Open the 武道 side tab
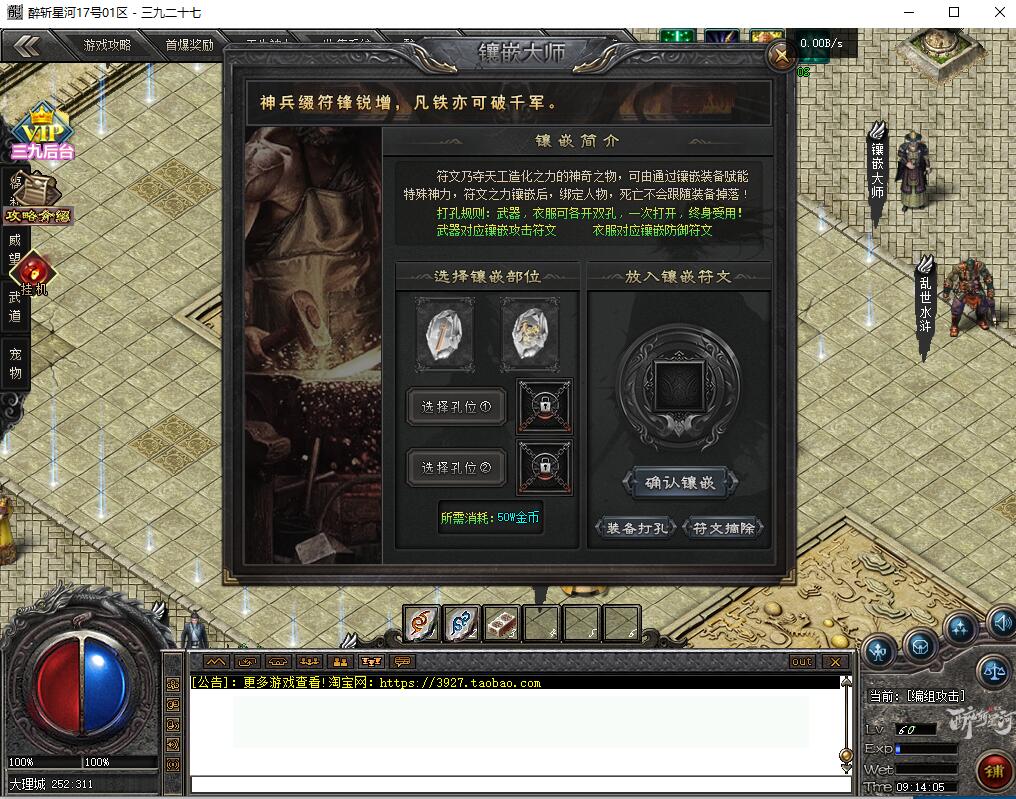Image resolution: width=1016 pixels, height=799 pixels. click(x=14, y=306)
